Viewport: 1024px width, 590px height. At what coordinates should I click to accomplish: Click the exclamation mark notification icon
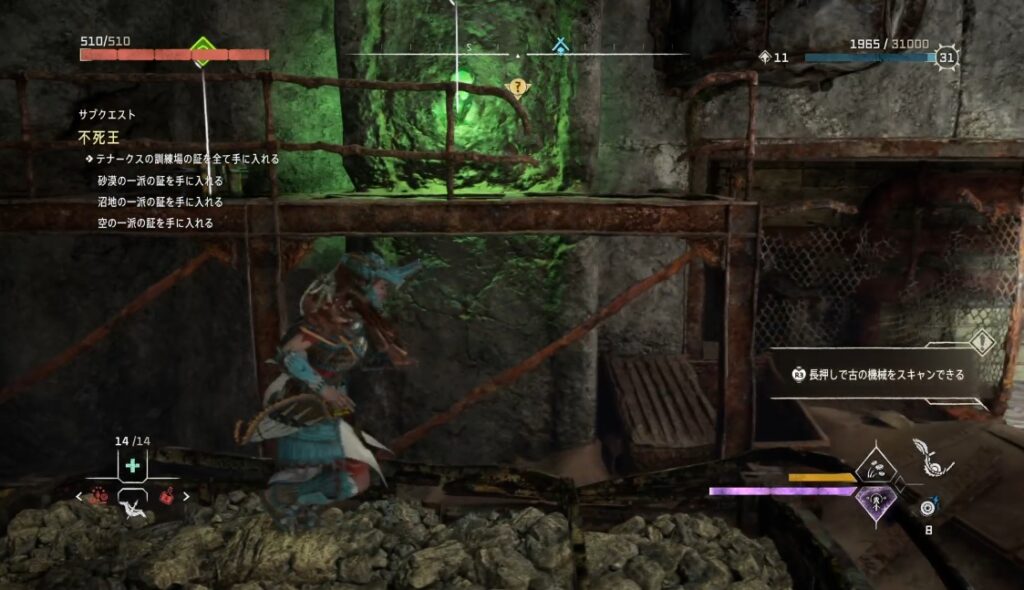click(982, 343)
